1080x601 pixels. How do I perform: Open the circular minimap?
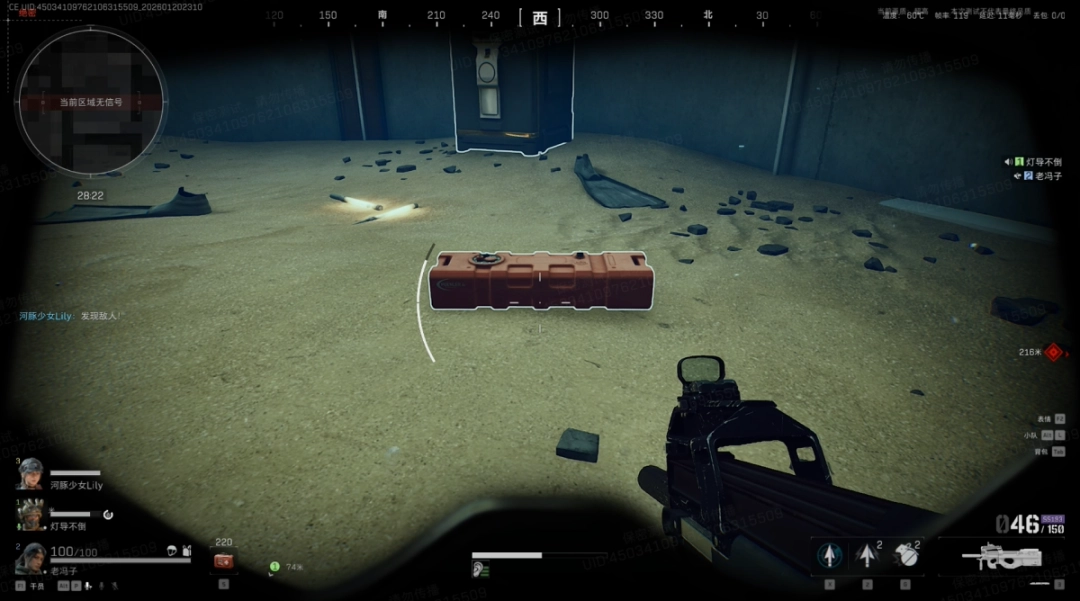click(90, 102)
